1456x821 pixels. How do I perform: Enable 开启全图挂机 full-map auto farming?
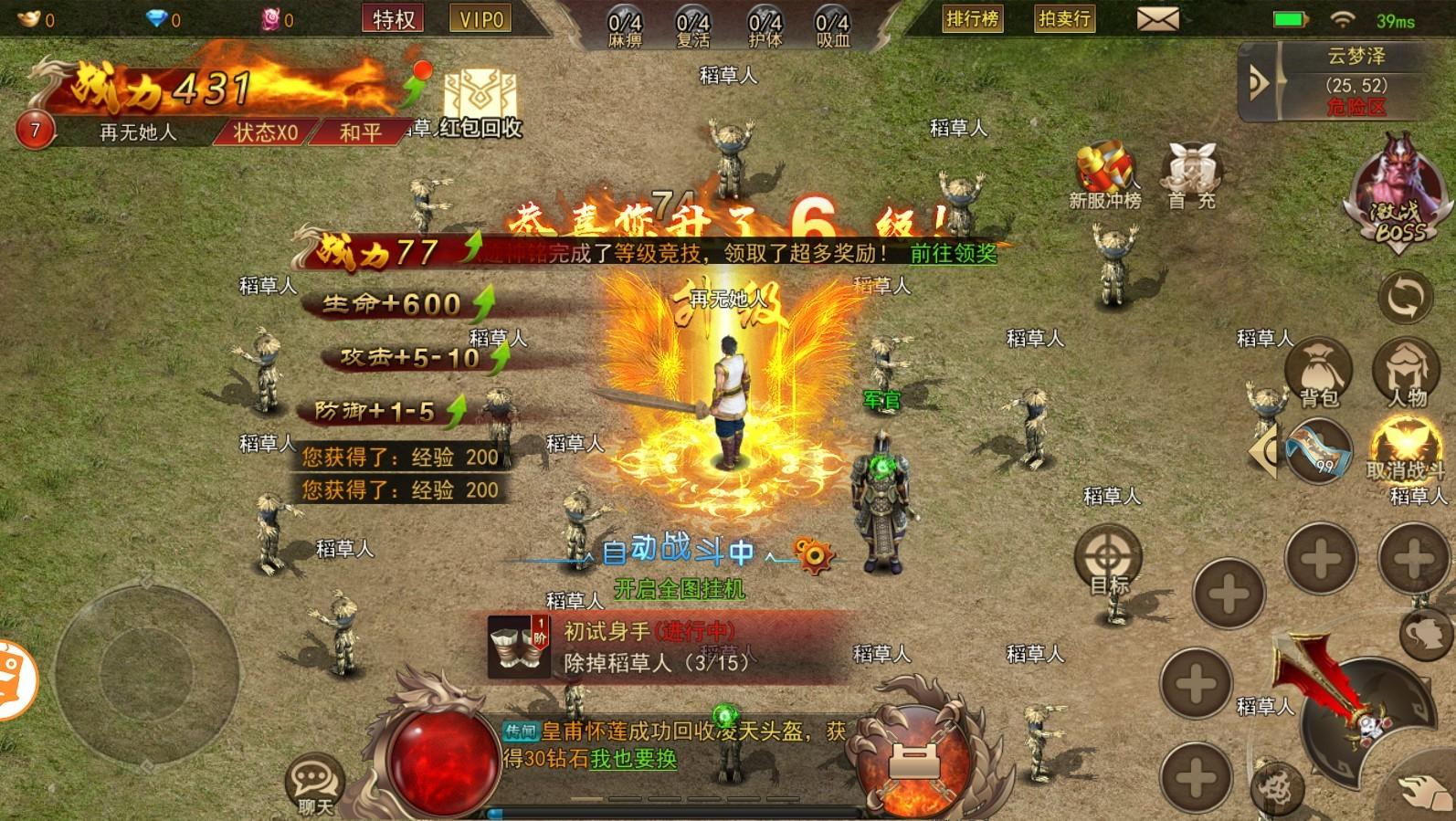[x=681, y=590]
